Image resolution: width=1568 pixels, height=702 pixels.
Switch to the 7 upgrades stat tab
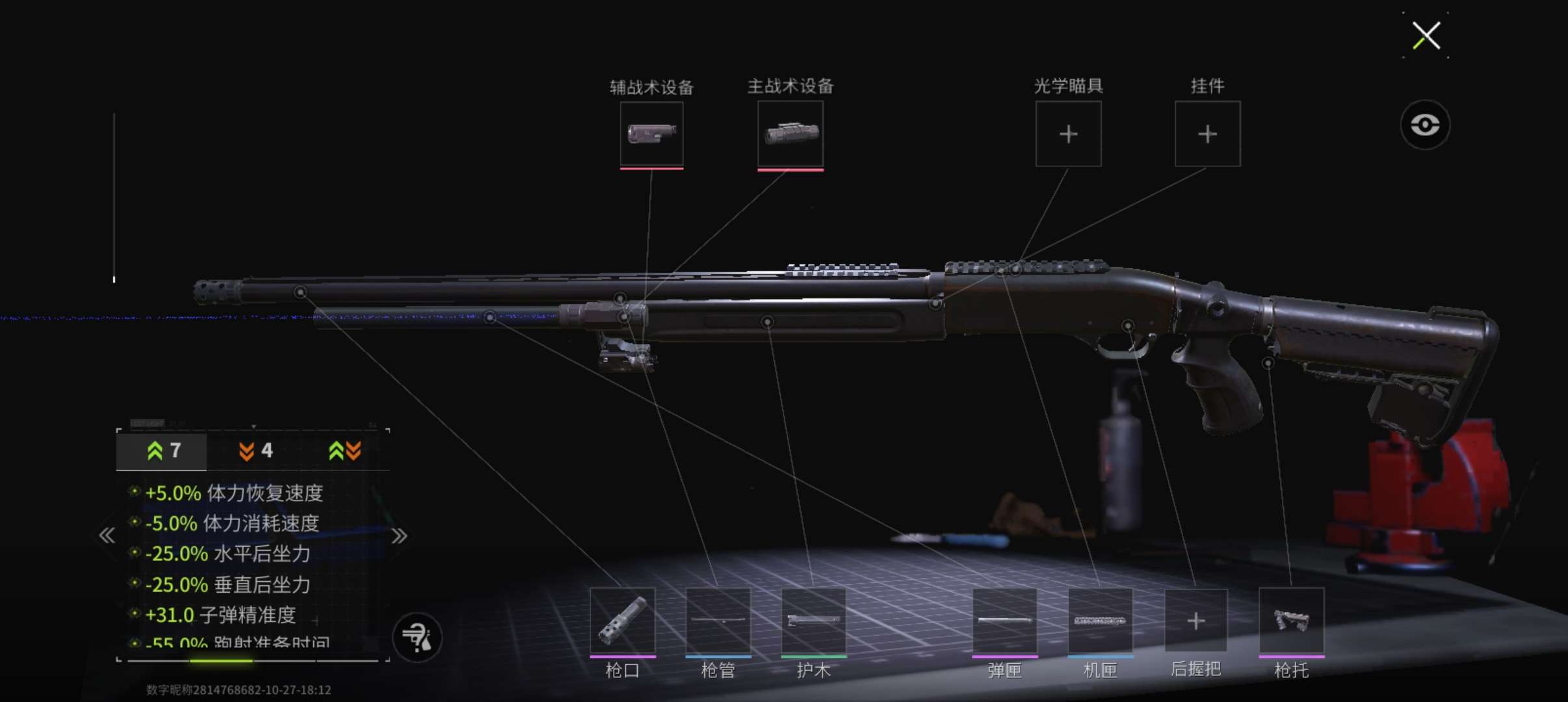pos(163,450)
